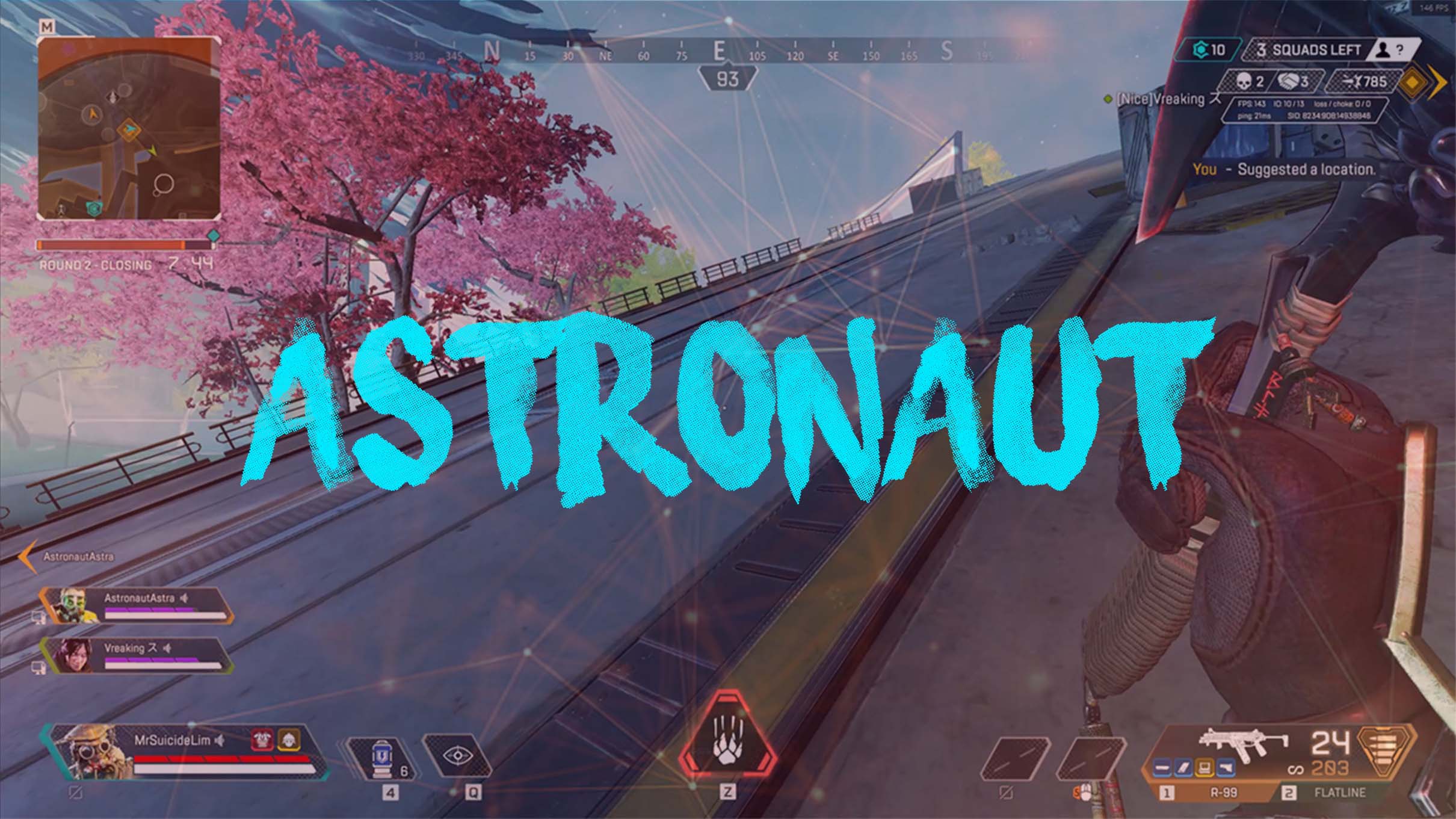Screen dimensions: 1456x819
Task: Mute player MrSuicideLim
Action: point(220,741)
